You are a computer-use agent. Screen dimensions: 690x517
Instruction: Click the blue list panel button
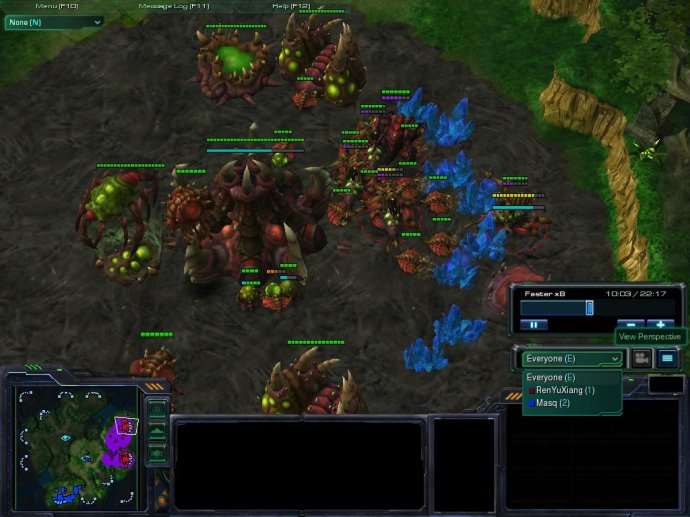[x=668, y=358]
